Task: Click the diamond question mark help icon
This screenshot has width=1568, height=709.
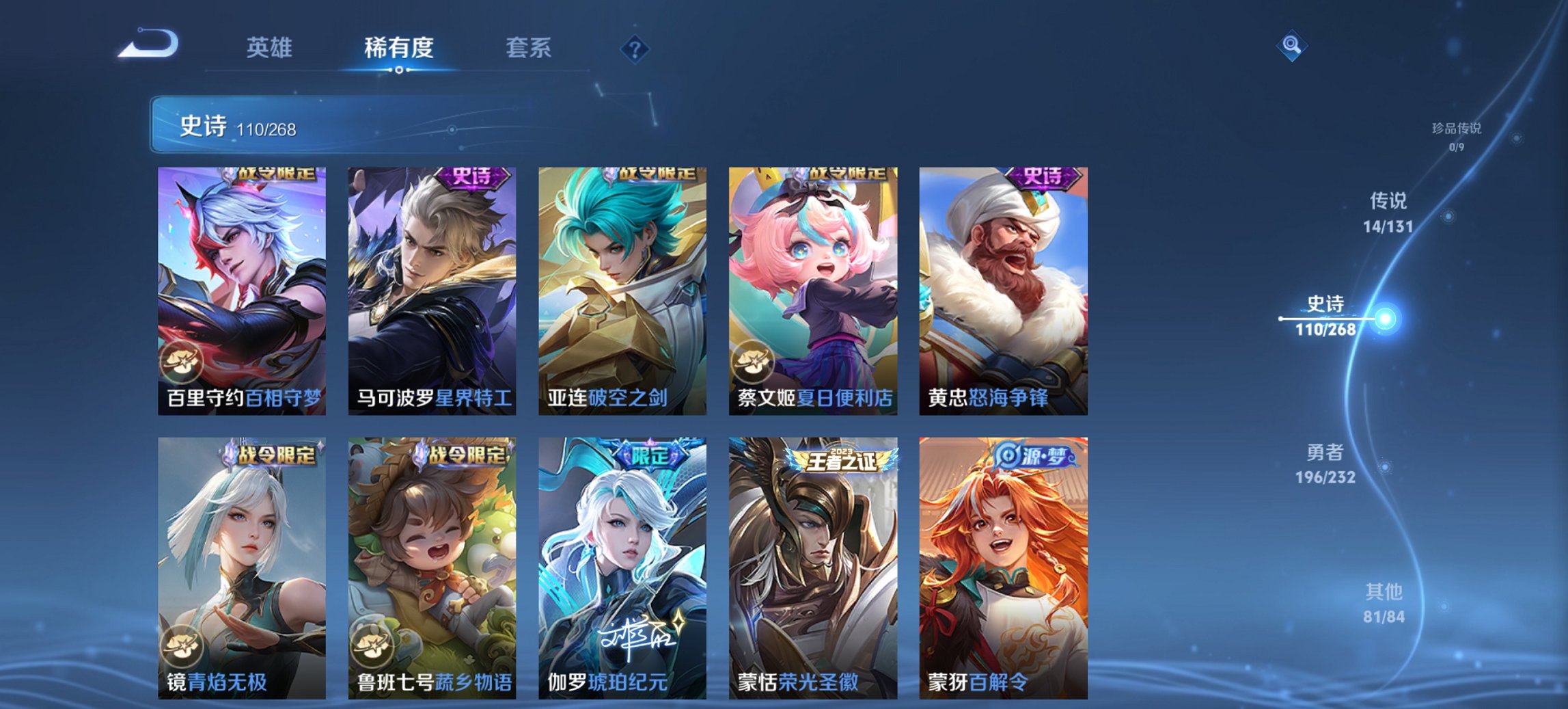Action: click(x=635, y=48)
